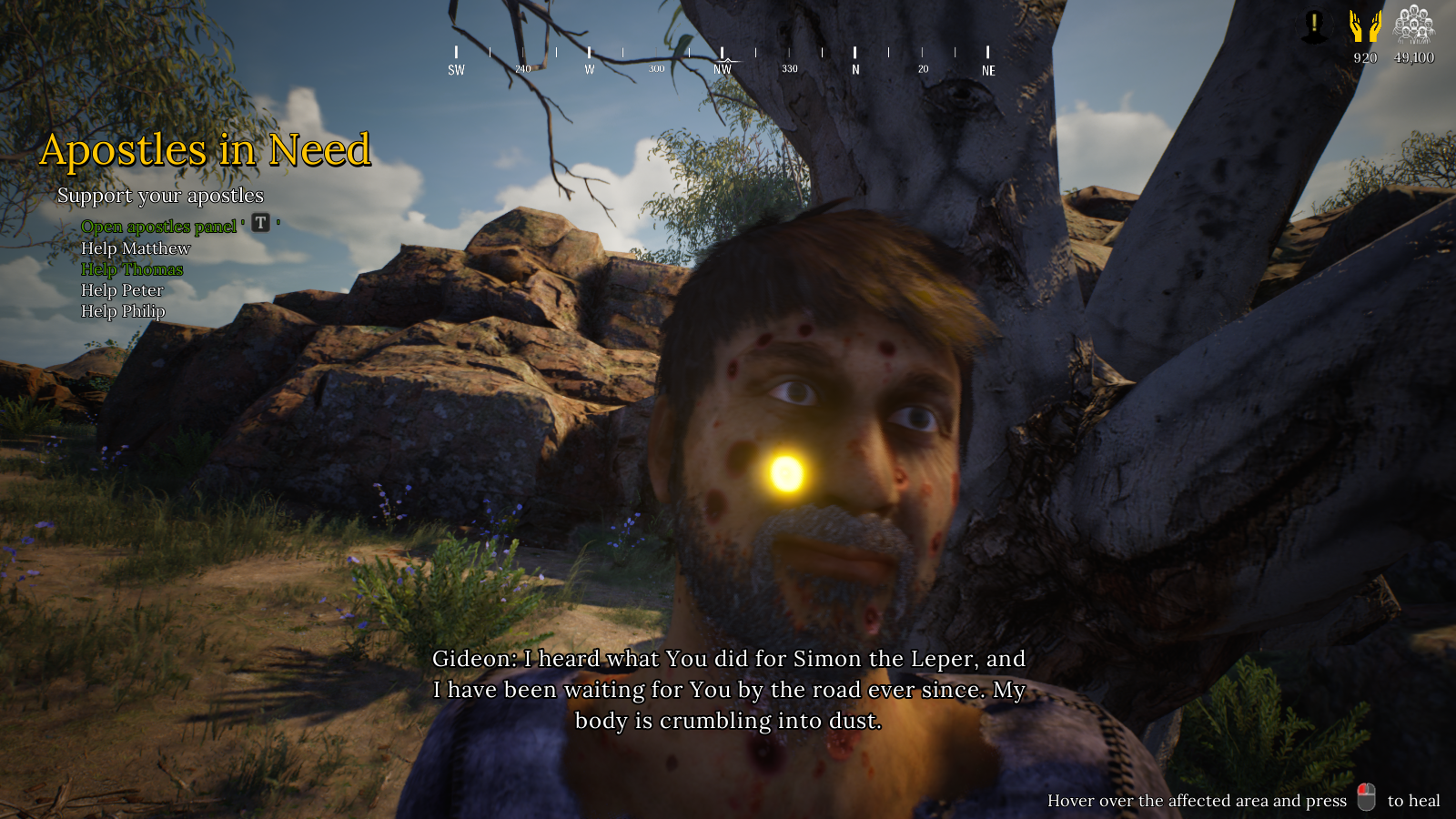Select the Help Matthew objective

pyautogui.click(x=136, y=248)
